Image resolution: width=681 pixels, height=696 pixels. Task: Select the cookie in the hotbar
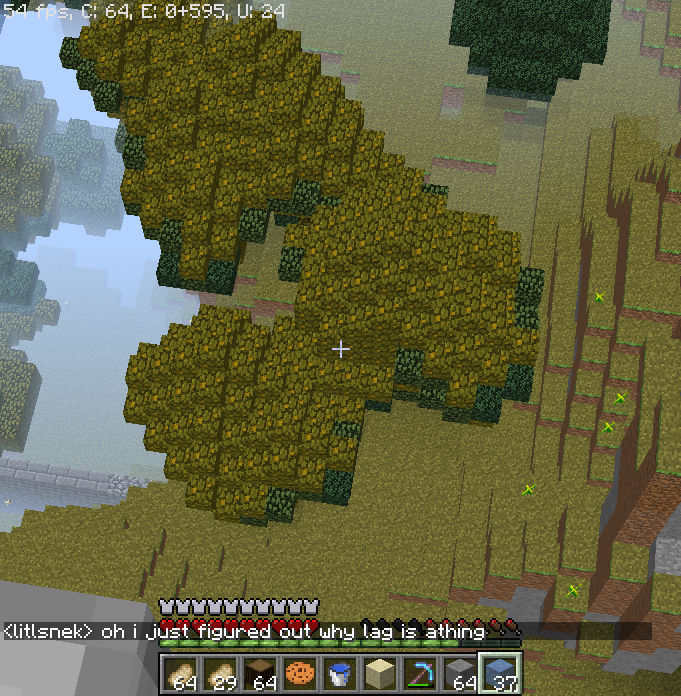(301, 674)
